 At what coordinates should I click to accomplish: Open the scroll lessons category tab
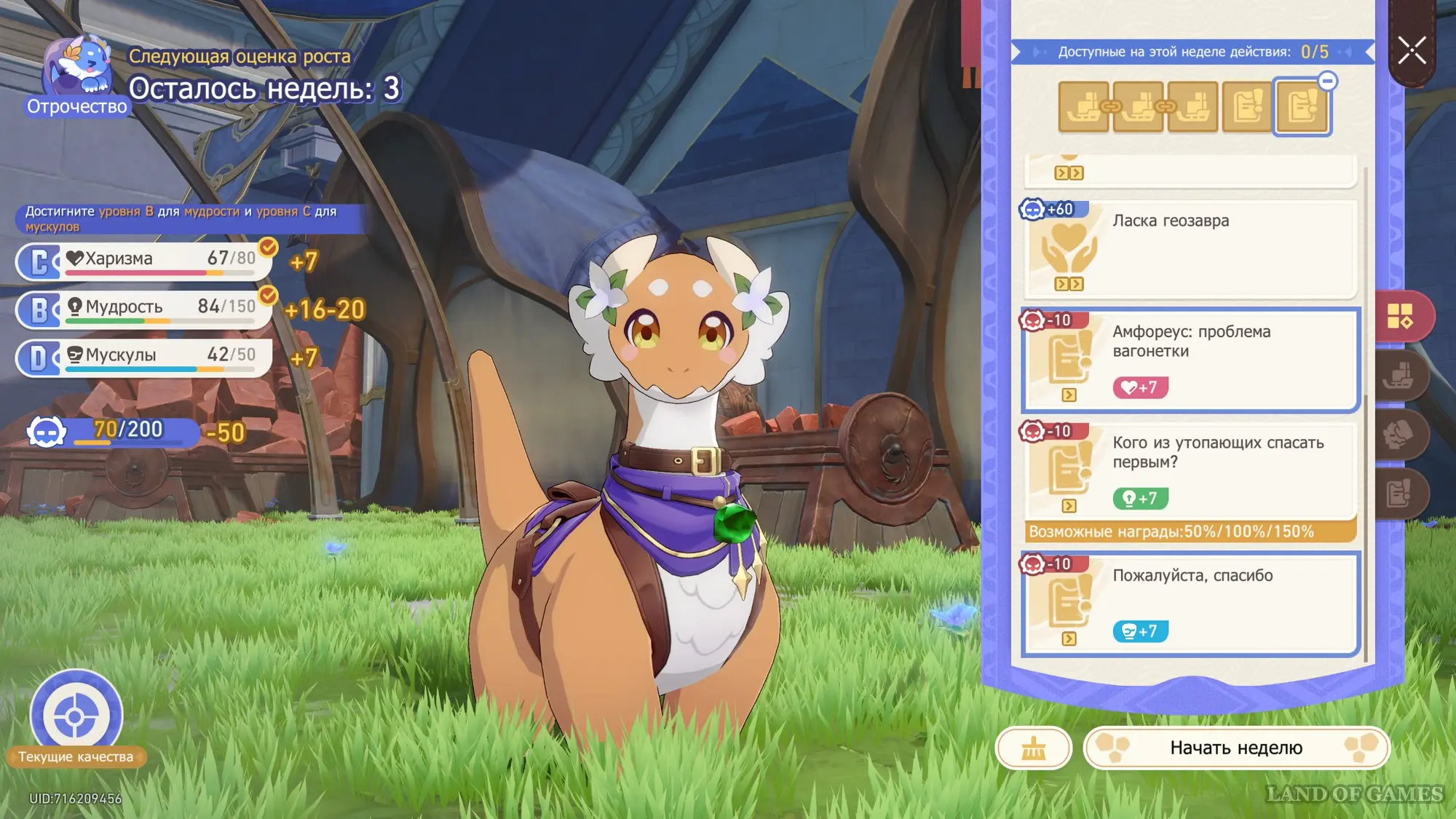[x=1399, y=494]
